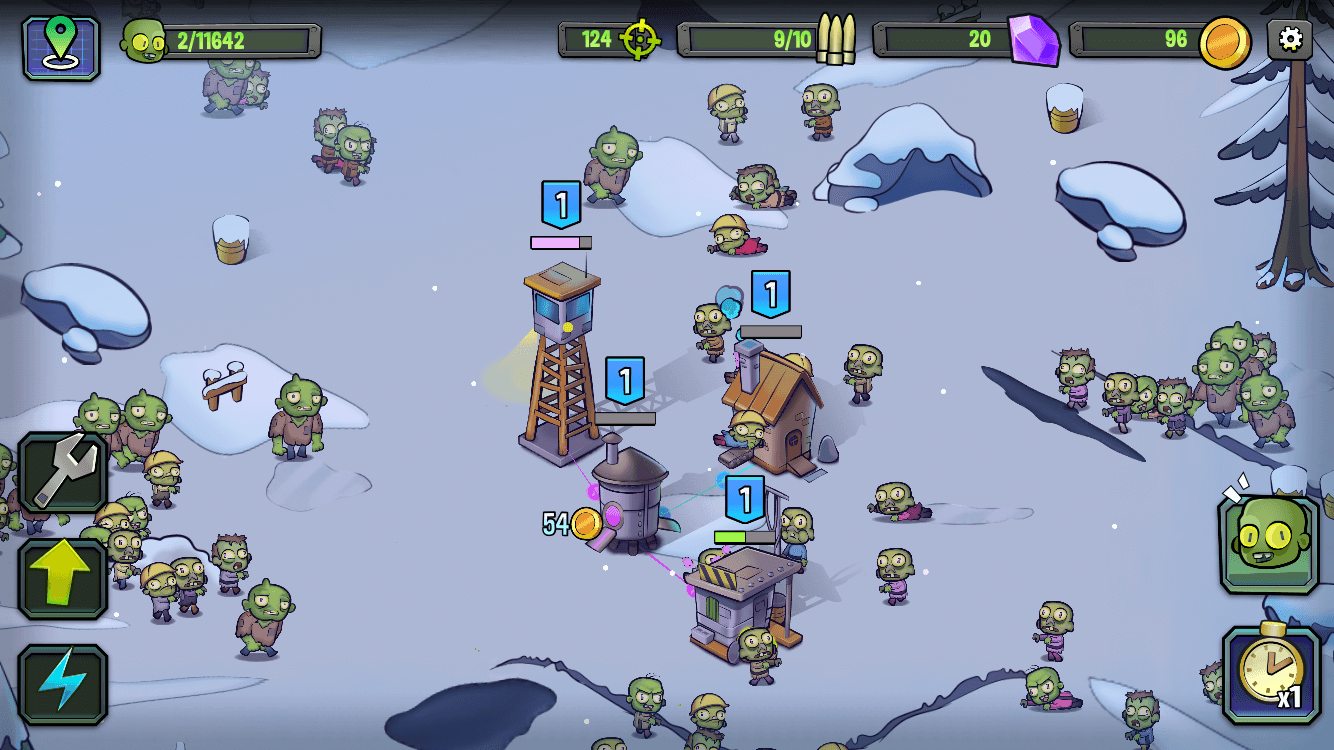This screenshot has width=1334, height=750.
Task: Select the wrench repair tool
Action: pyautogui.click(x=62, y=474)
